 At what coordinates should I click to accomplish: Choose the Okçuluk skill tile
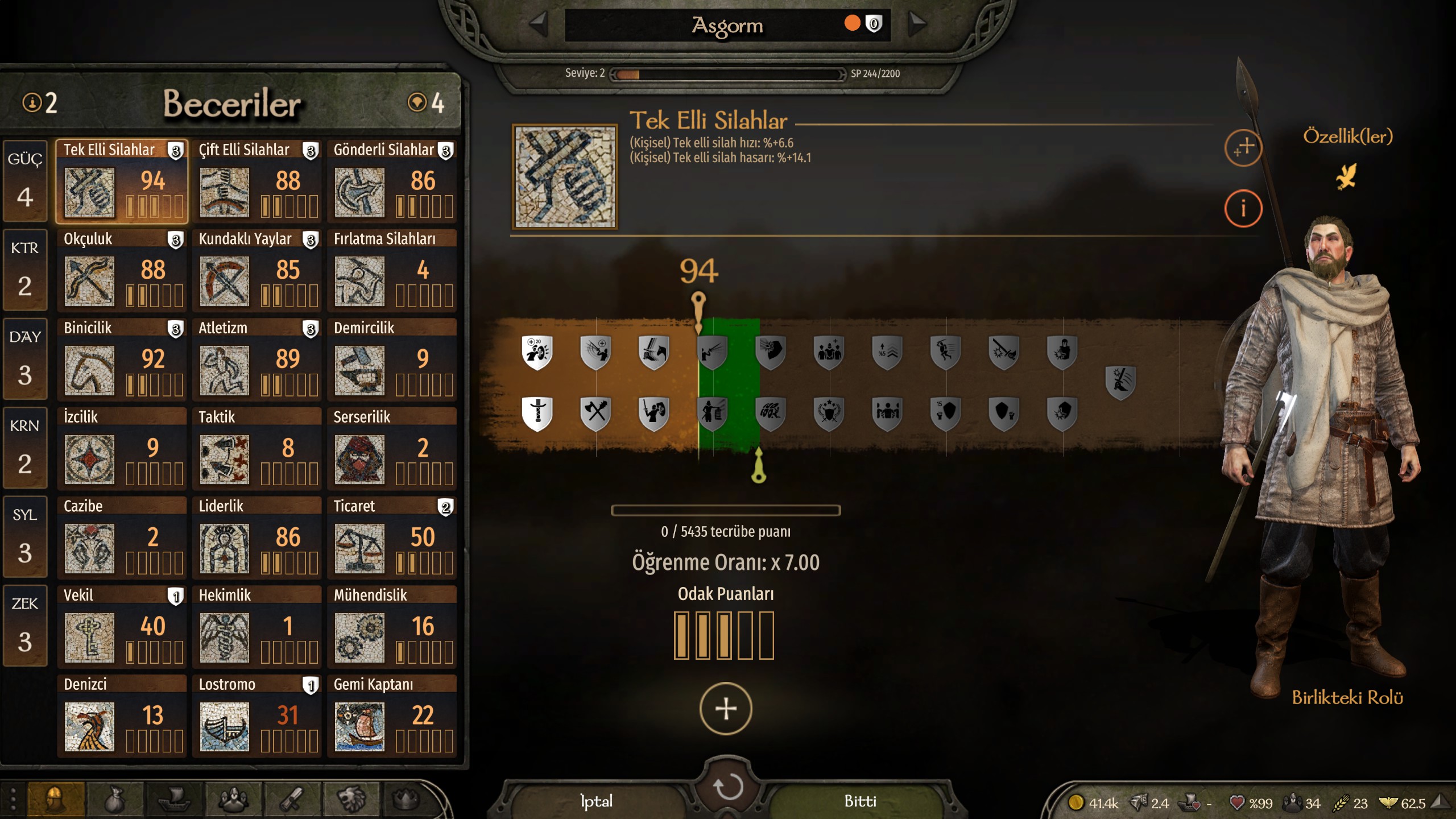pos(122,270)
